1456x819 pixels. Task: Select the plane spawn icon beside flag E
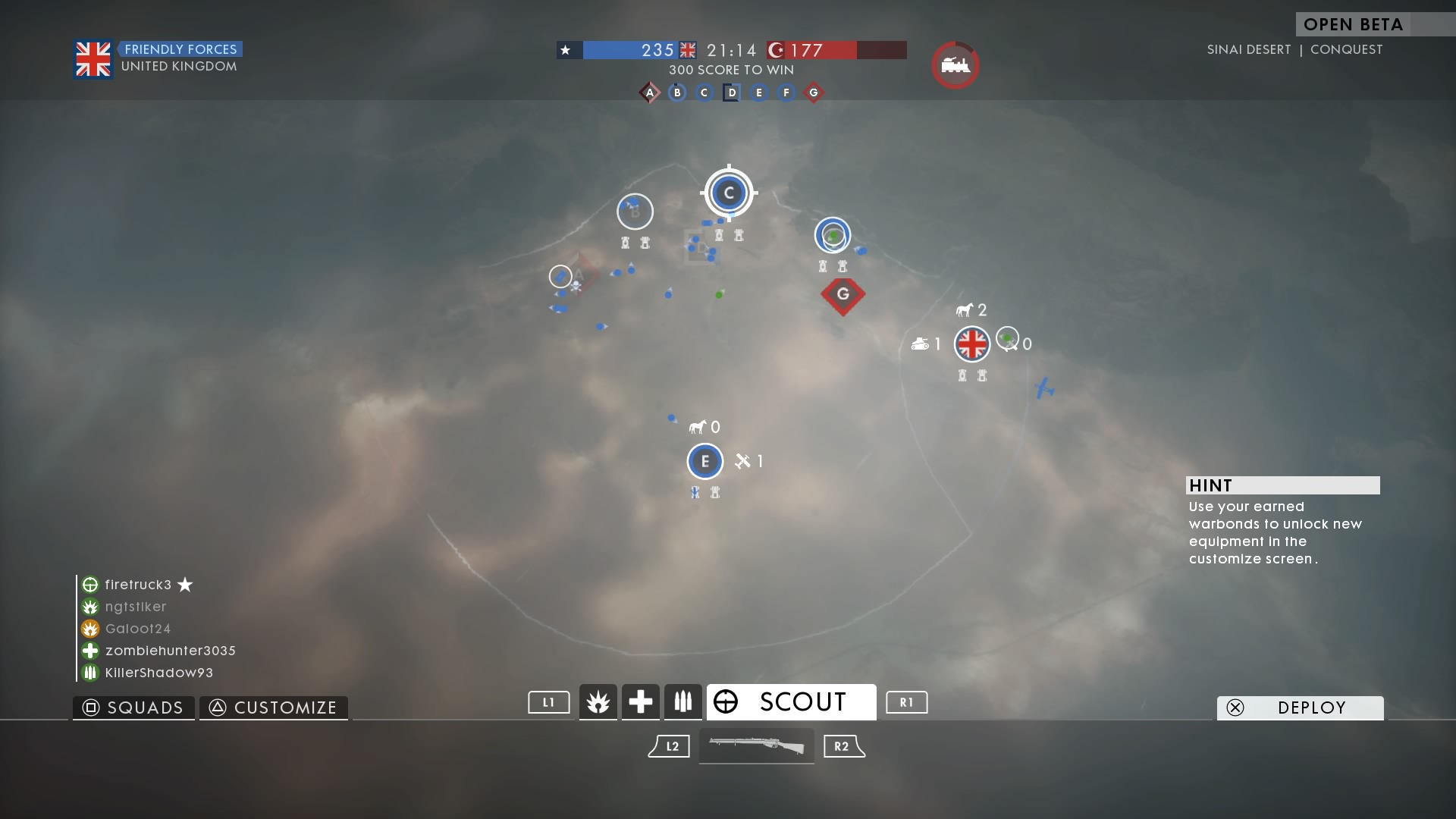743,461
